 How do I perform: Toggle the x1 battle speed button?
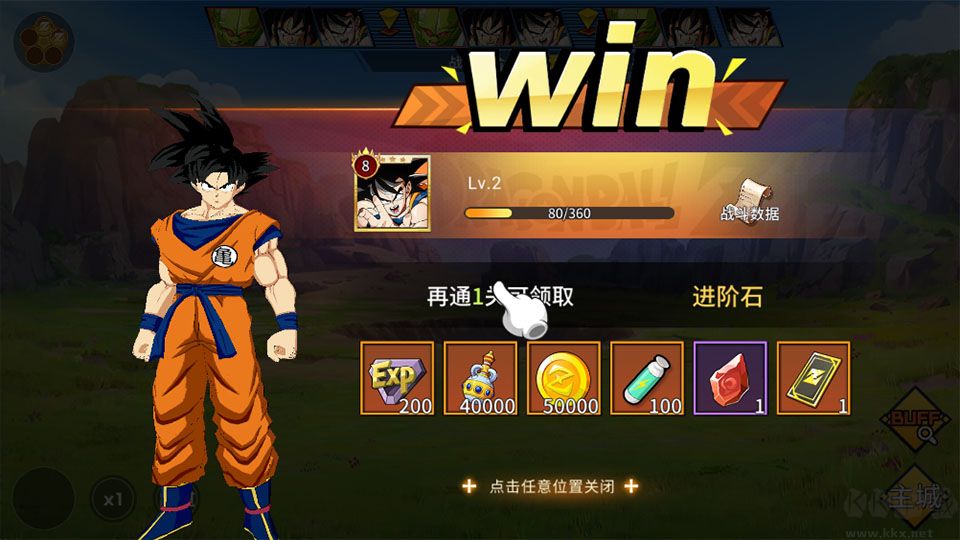(113, 498)
